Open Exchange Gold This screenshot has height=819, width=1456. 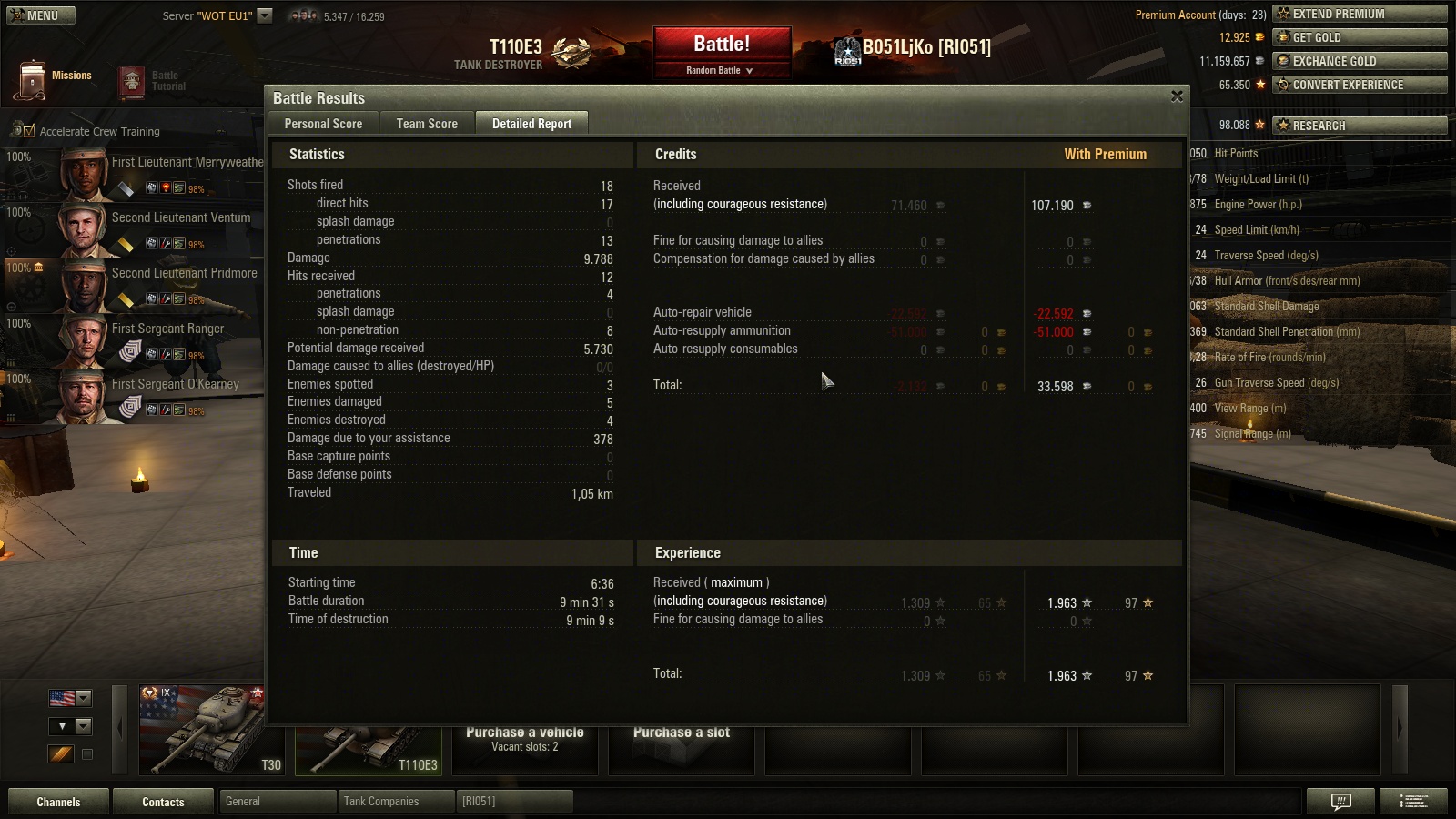click(x=1360, y=61)
